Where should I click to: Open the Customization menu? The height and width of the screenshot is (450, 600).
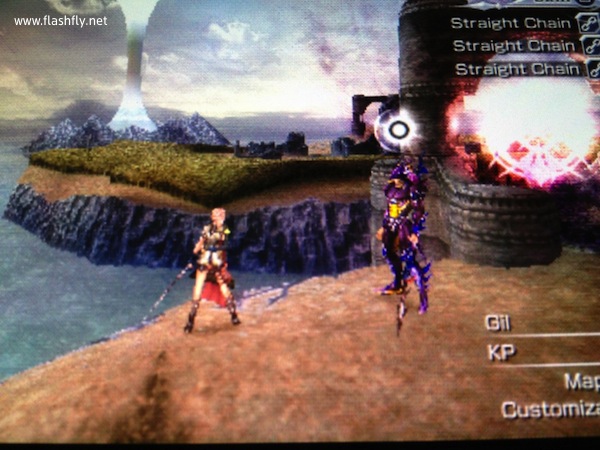[x=550, y=409]
